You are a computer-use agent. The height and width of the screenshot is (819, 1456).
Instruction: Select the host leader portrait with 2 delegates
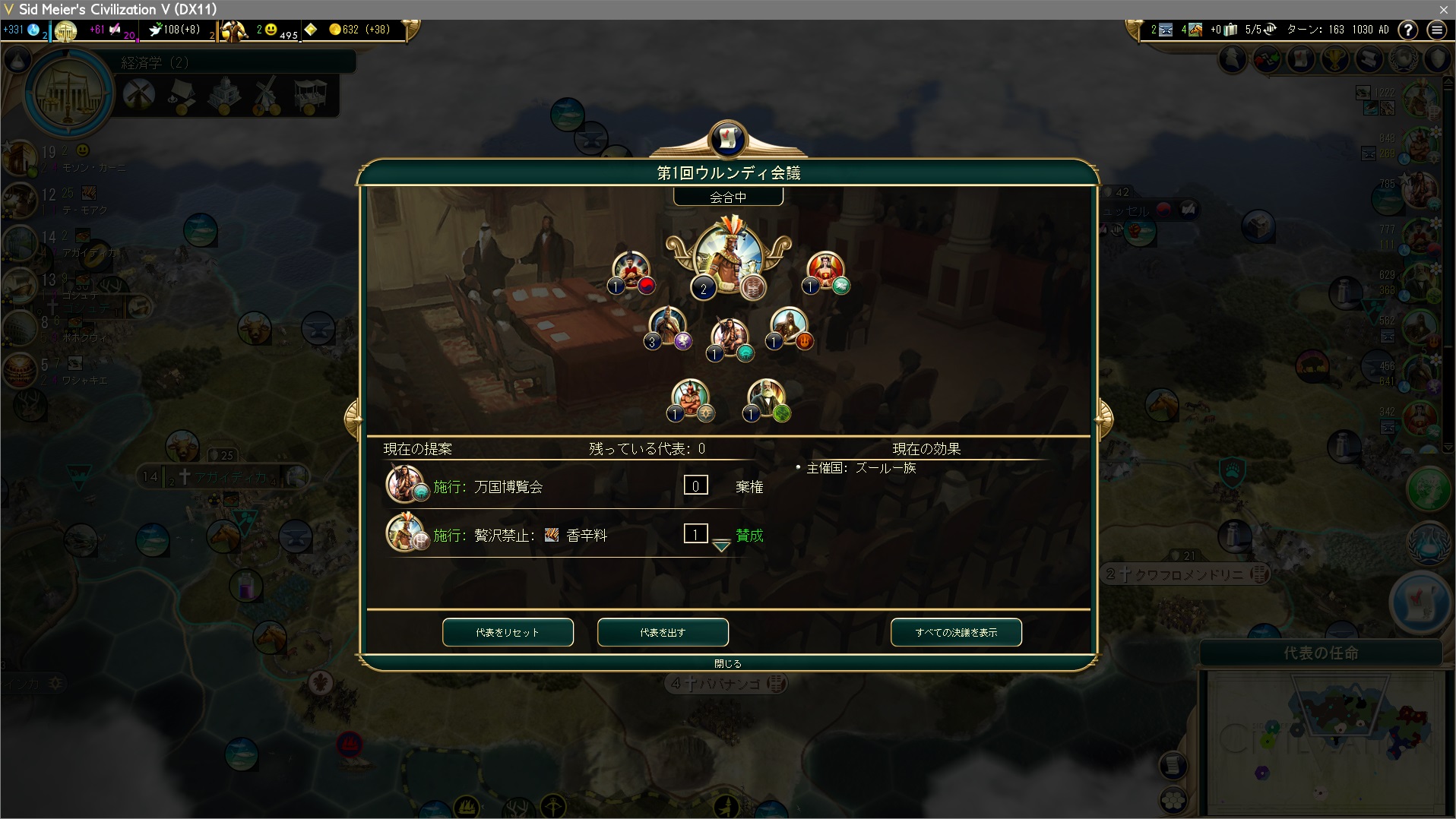(727, 257)
